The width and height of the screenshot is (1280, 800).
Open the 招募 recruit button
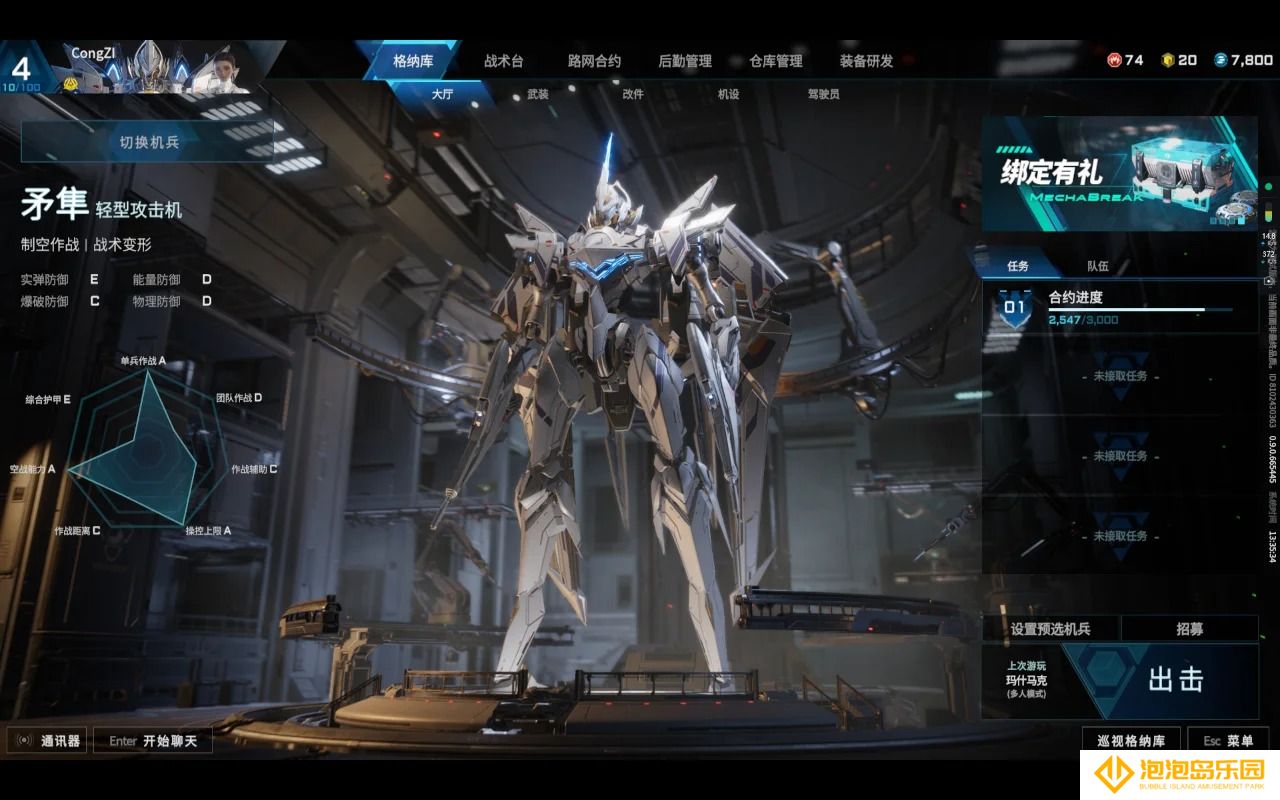click(1189, 629)
